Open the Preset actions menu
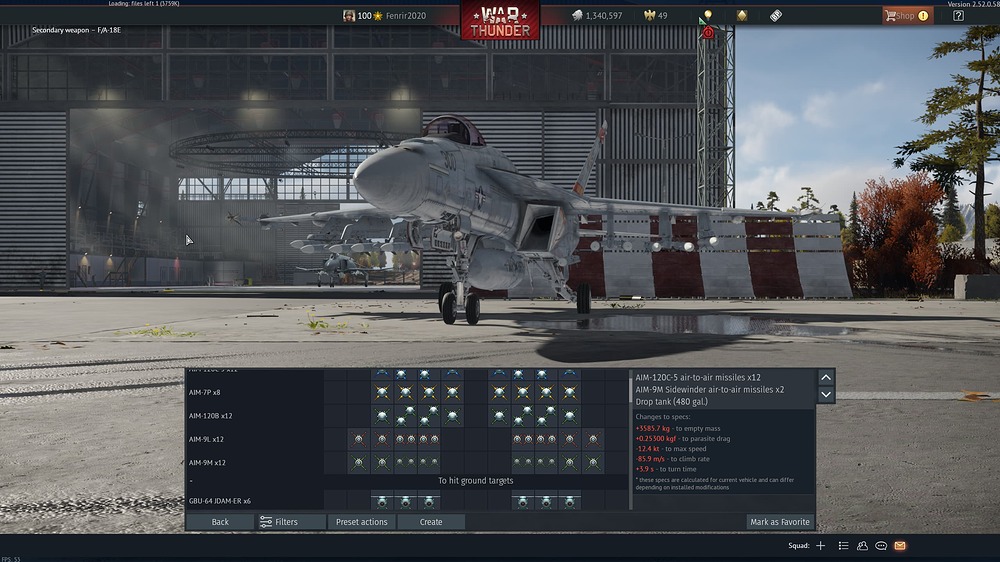The height and width of the screenshot is (562, 1000). click(x=361, y=522)
